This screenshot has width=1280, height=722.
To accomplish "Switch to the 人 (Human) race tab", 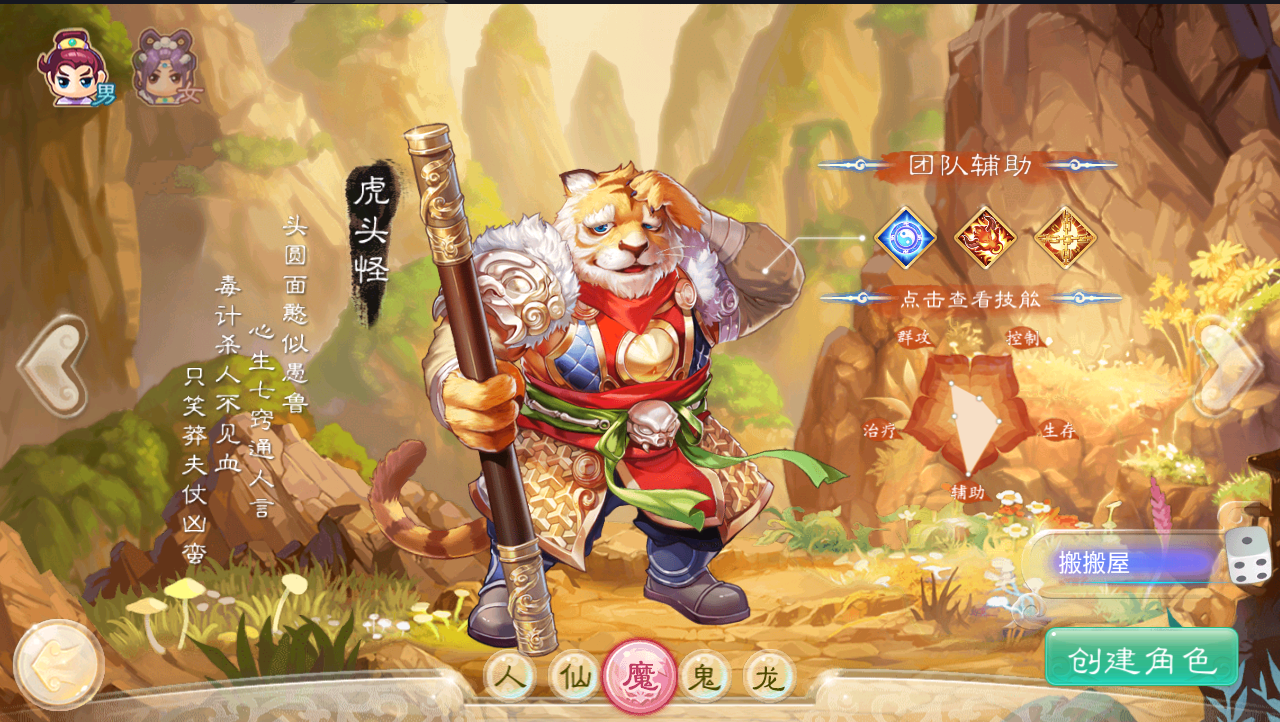I will pyautogui.click(x=512, y=675).
